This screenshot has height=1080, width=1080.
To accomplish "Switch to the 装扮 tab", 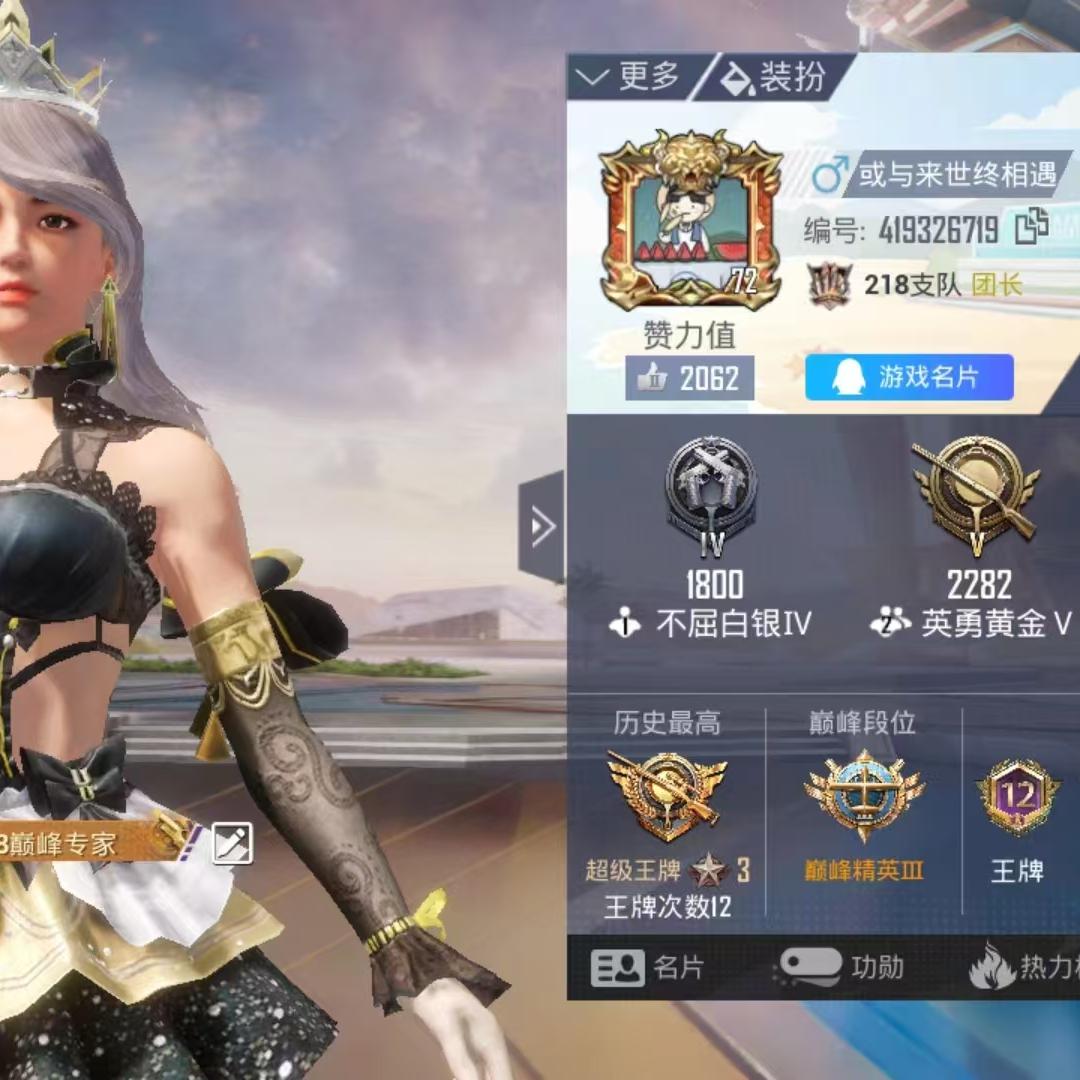I will [774, 77].
